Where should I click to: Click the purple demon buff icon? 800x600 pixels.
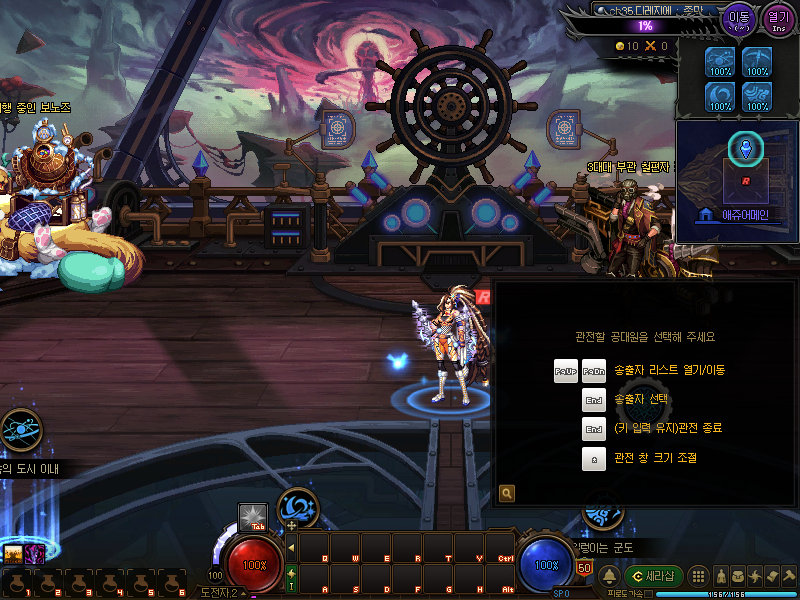pyautogui.click(x=34, y=553)
